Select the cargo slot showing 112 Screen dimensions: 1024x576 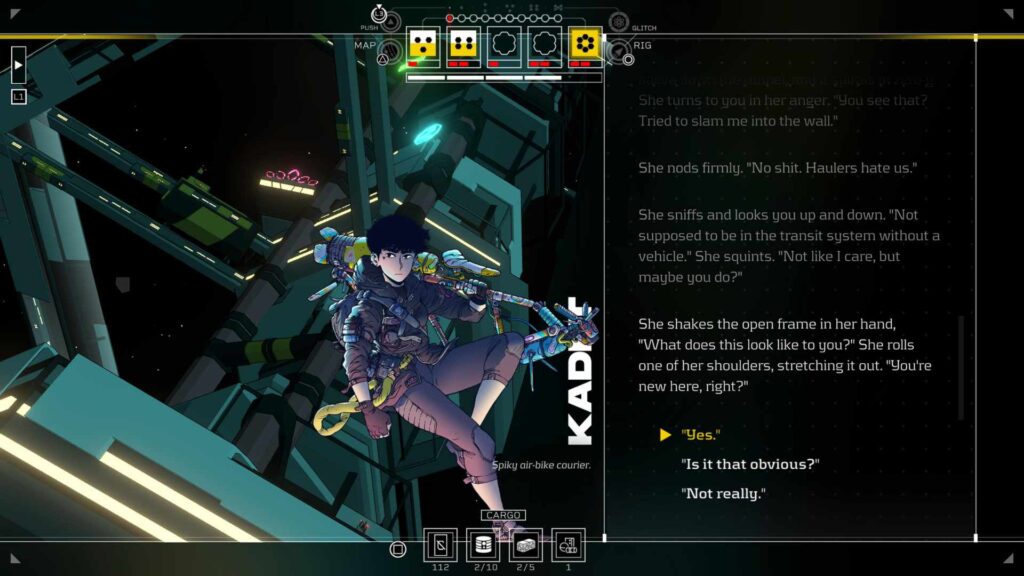pos(441,545)
